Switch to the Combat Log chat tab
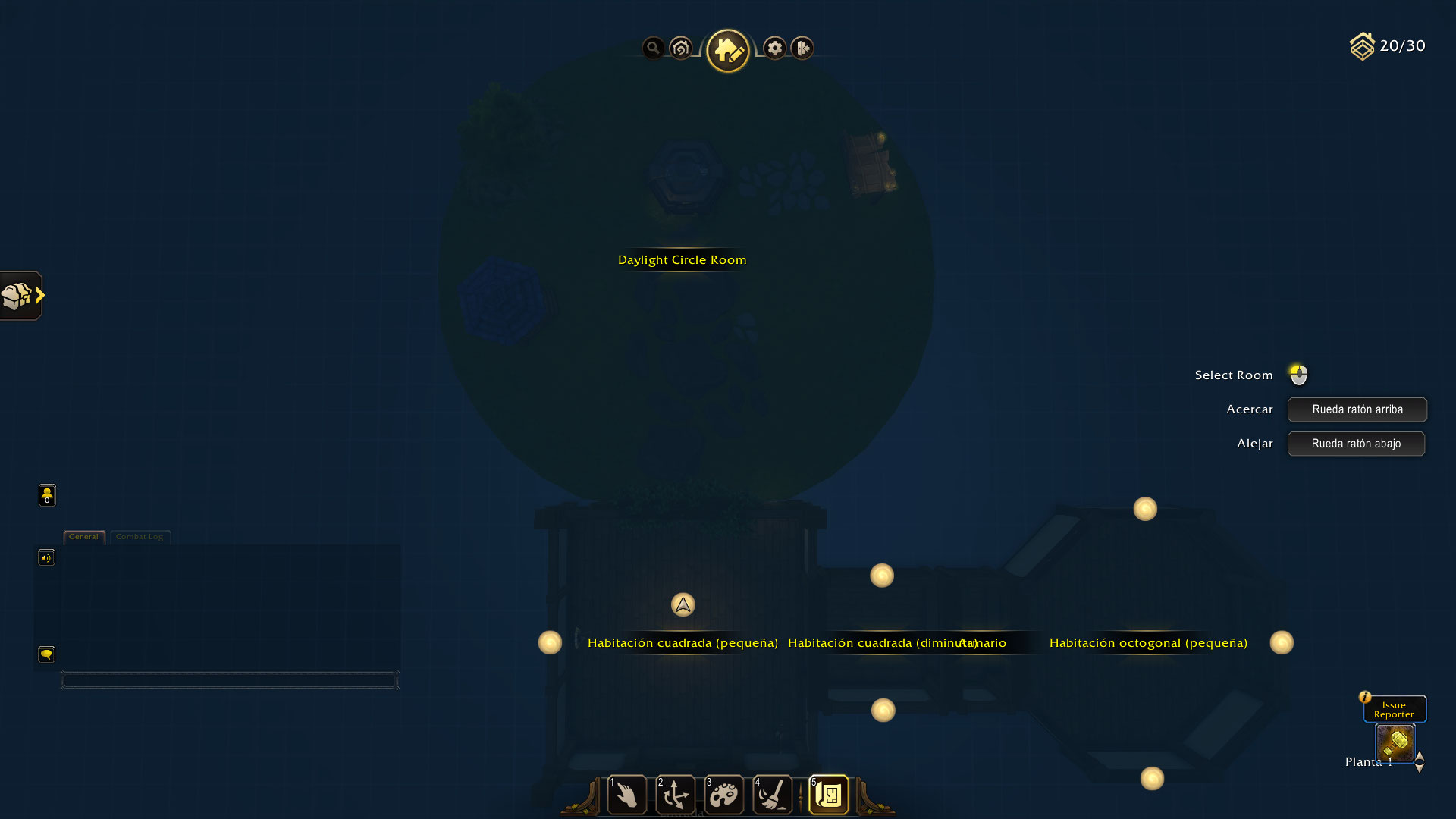Image resolution: width=1456 pixels, height=819 pixels. [x=140, y=537]
